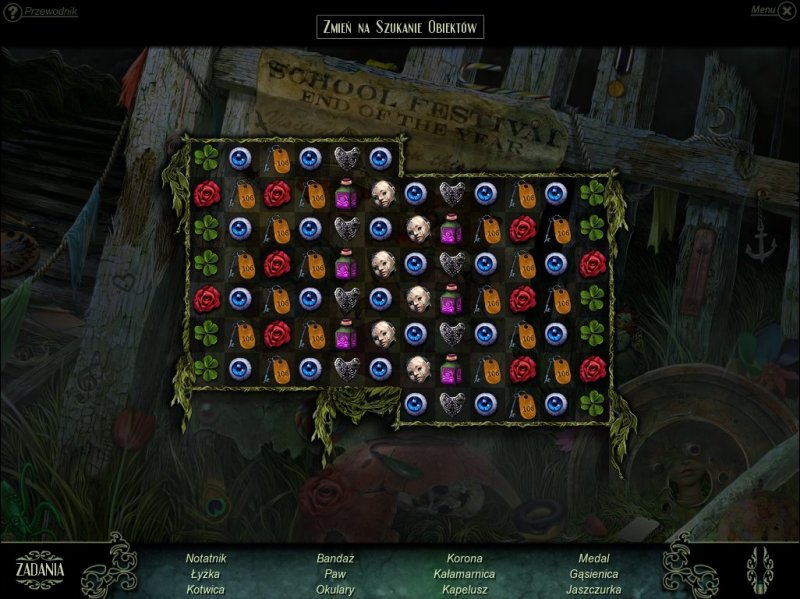Activate the ornate hint meter icon
This screenshot has width=800, height=599.
(x=760, y=568)
